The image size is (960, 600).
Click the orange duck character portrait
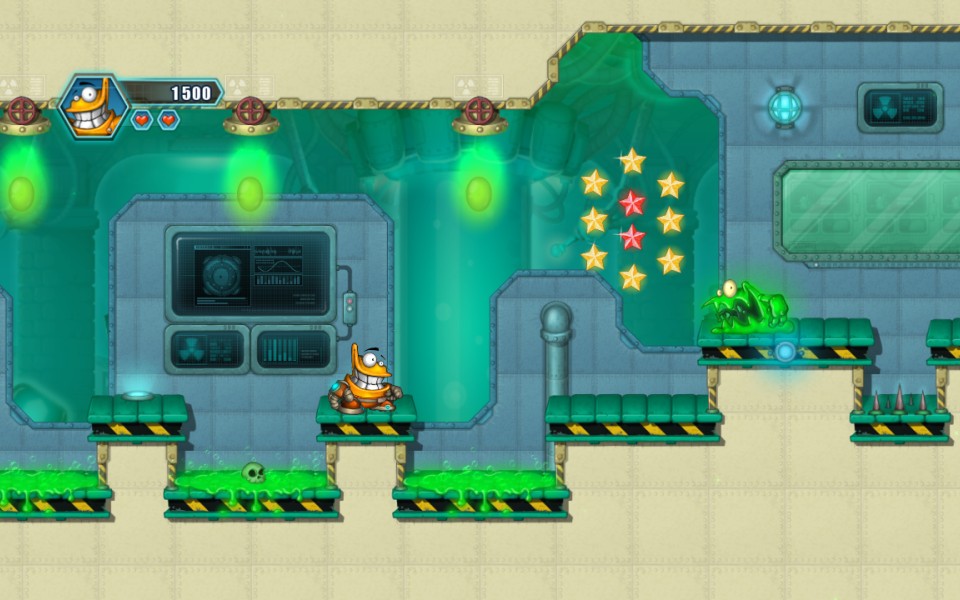(93, 106)
